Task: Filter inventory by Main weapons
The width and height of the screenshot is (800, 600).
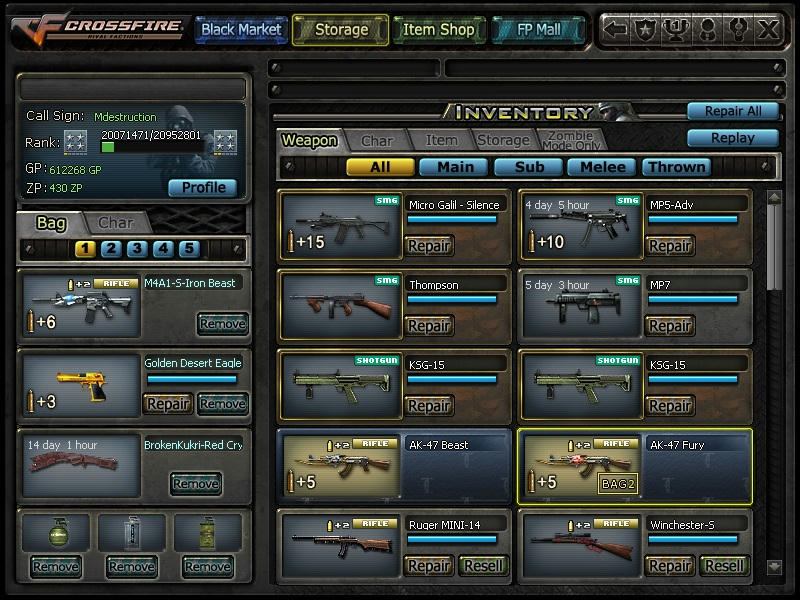Action: tap(454, 167)
